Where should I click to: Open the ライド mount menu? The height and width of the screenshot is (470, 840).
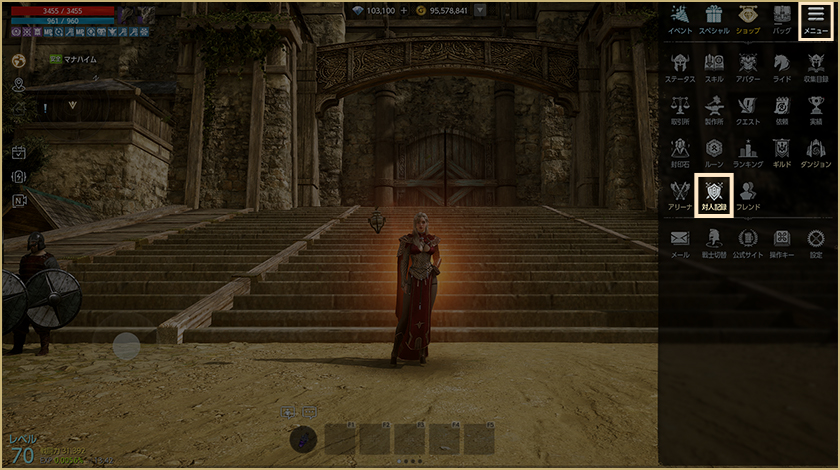tap(782, 66)
